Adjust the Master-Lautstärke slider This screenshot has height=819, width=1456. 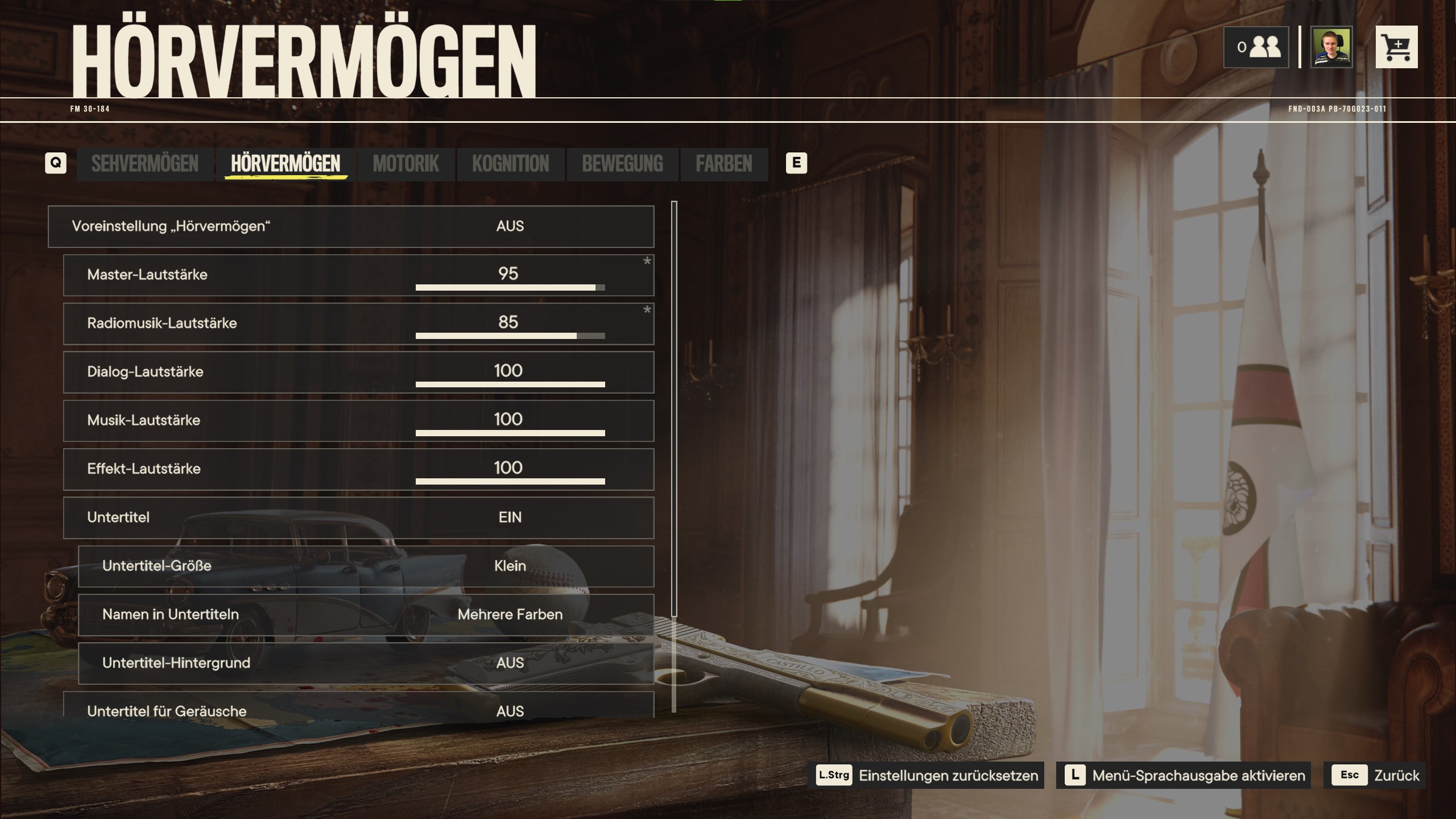[510, 287]
